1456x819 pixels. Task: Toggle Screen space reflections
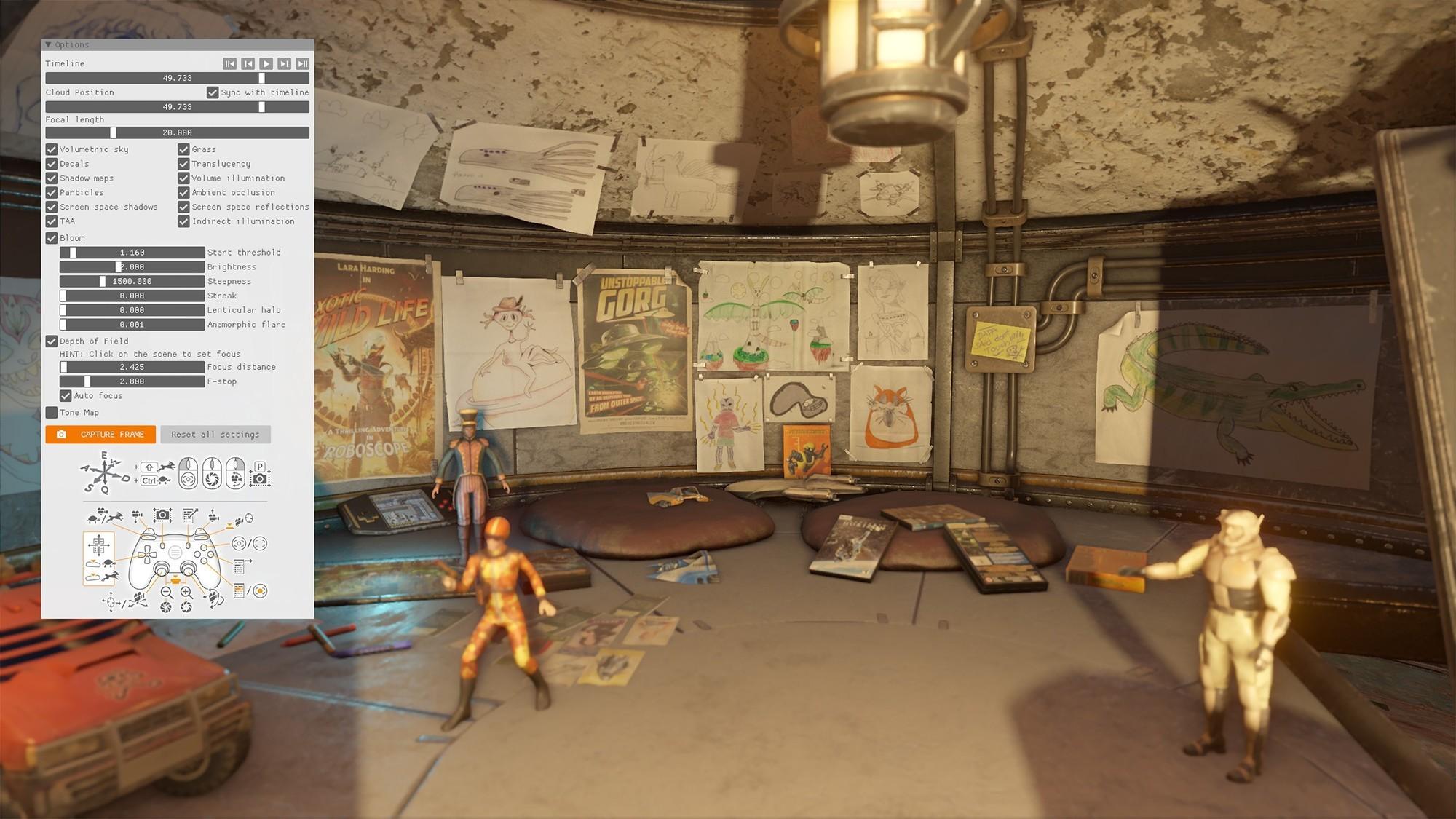coord(184,207)
